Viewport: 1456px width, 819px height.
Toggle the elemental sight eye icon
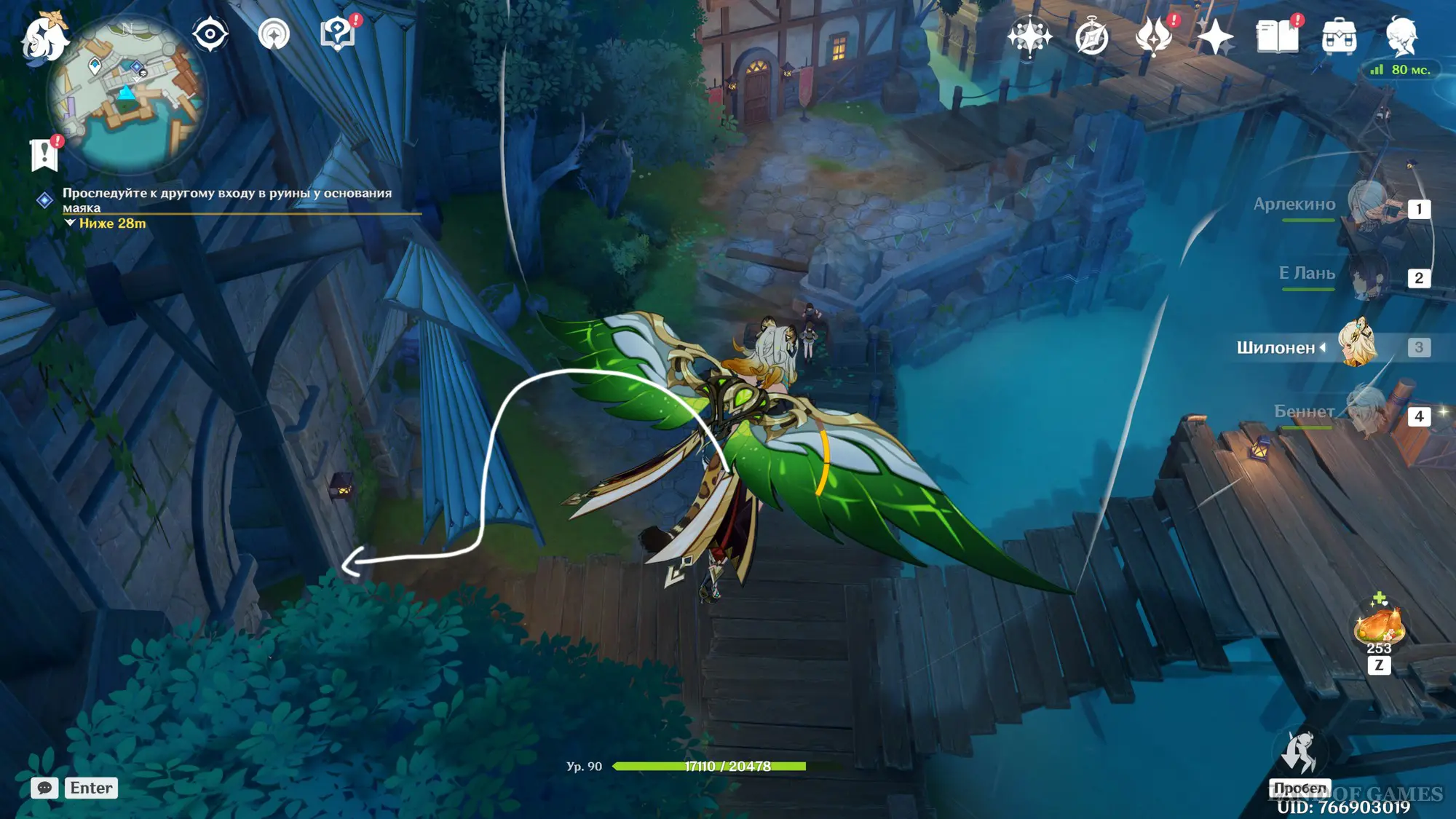tap(210, 34)
